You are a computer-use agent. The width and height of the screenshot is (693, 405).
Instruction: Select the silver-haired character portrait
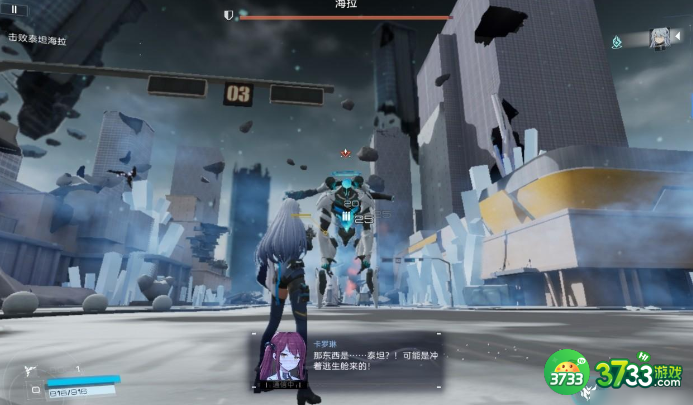pyautogui.click(x=659, y=38)
